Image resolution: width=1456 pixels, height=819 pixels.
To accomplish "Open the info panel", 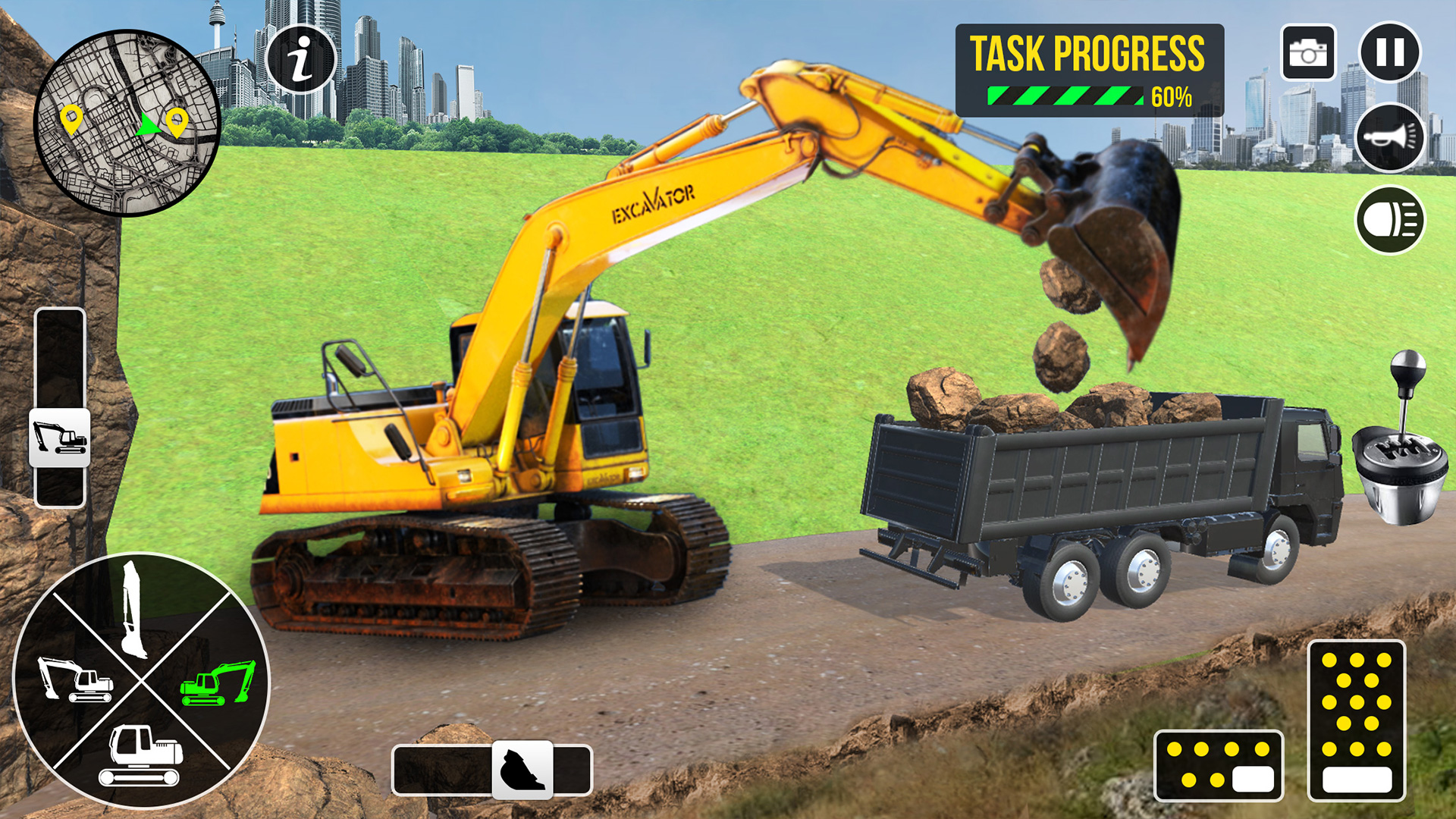I will point(302,57).
